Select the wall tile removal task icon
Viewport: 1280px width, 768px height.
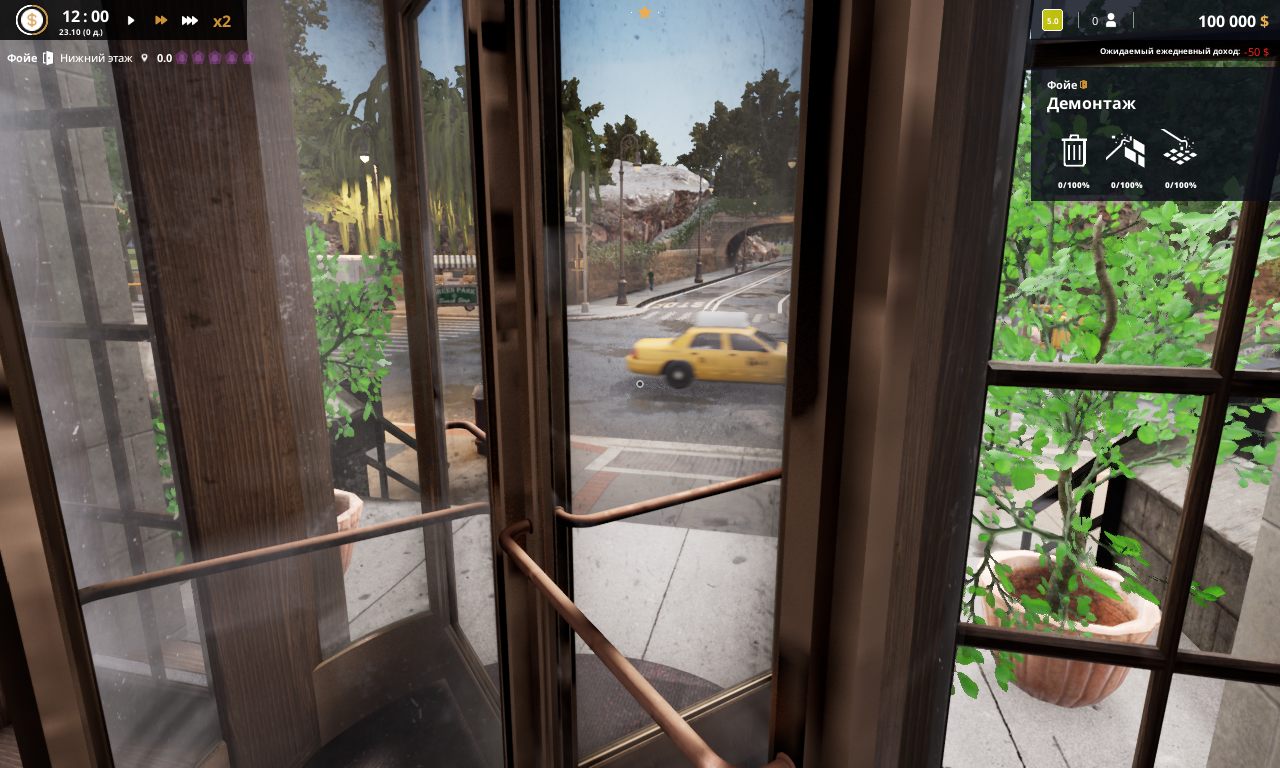1126,150
